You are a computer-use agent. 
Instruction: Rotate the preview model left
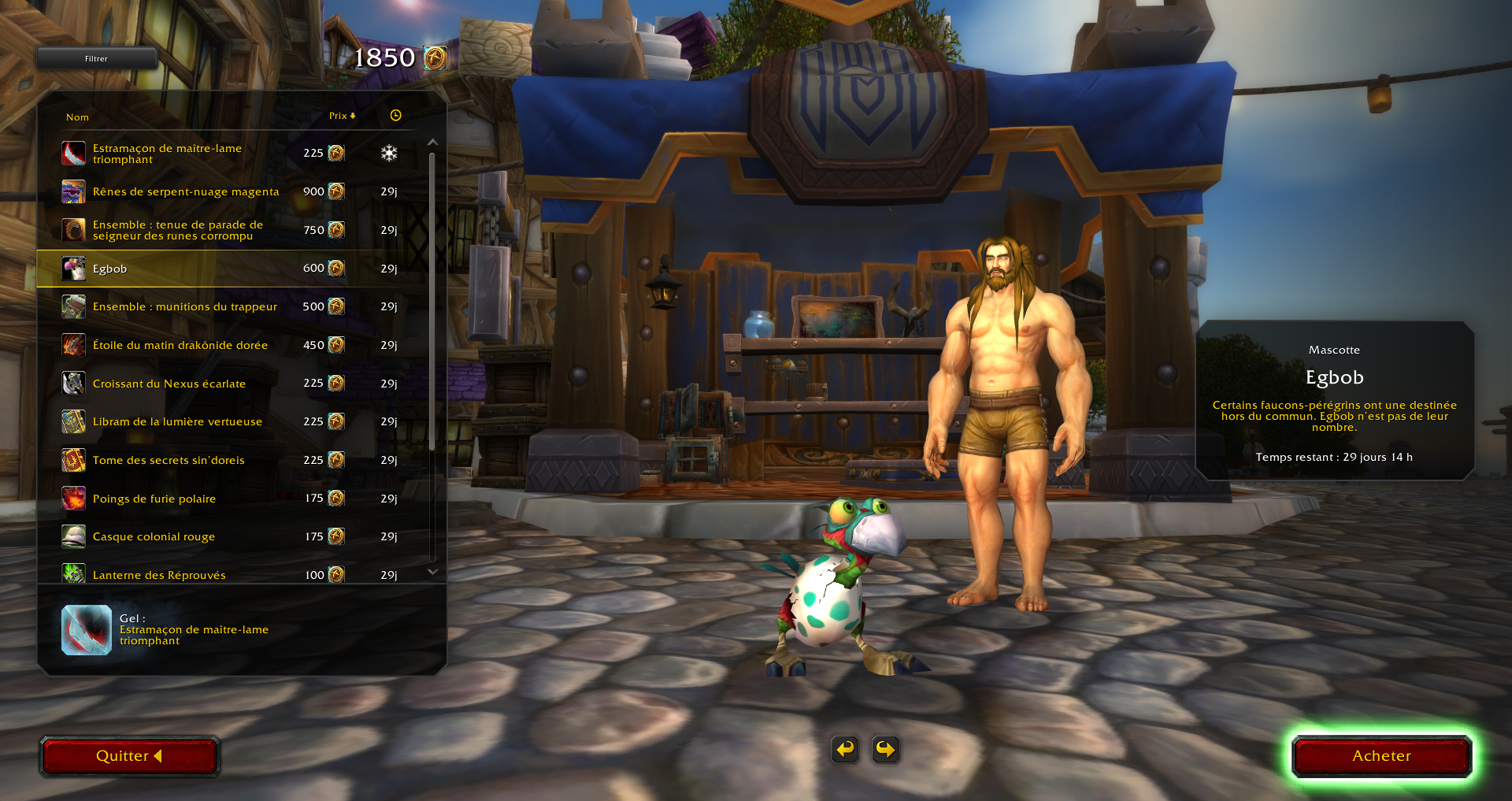(845, 749)
